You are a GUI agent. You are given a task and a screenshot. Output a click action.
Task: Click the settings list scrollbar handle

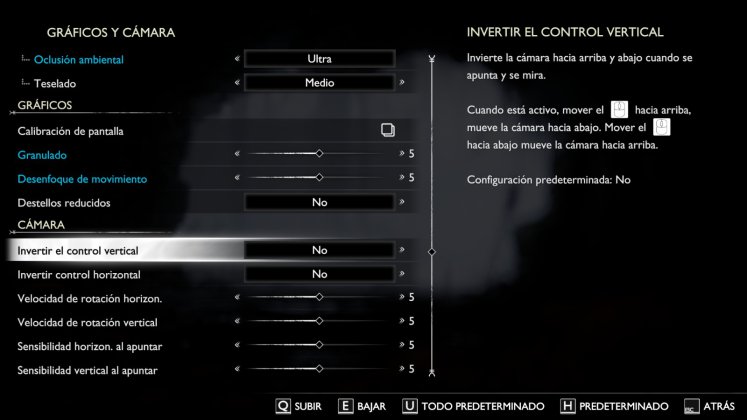coord(431,251)
